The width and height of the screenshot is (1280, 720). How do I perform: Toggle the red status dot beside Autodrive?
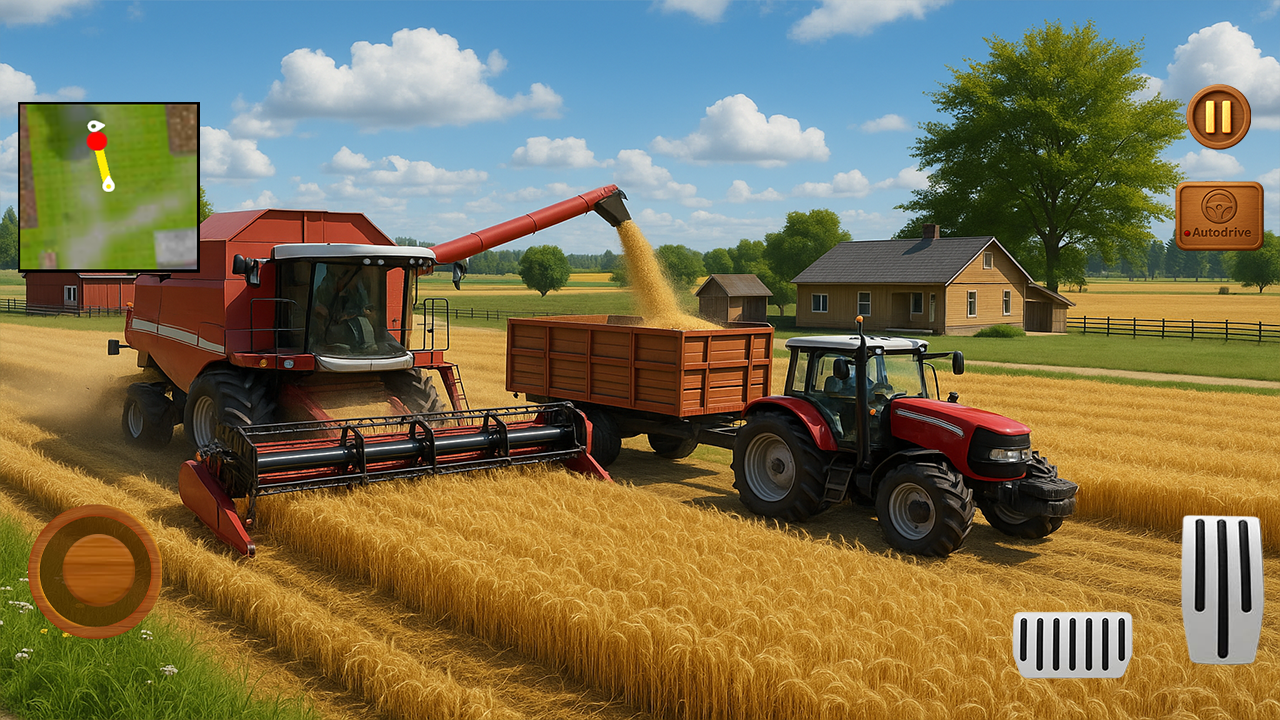[1186, 231]
